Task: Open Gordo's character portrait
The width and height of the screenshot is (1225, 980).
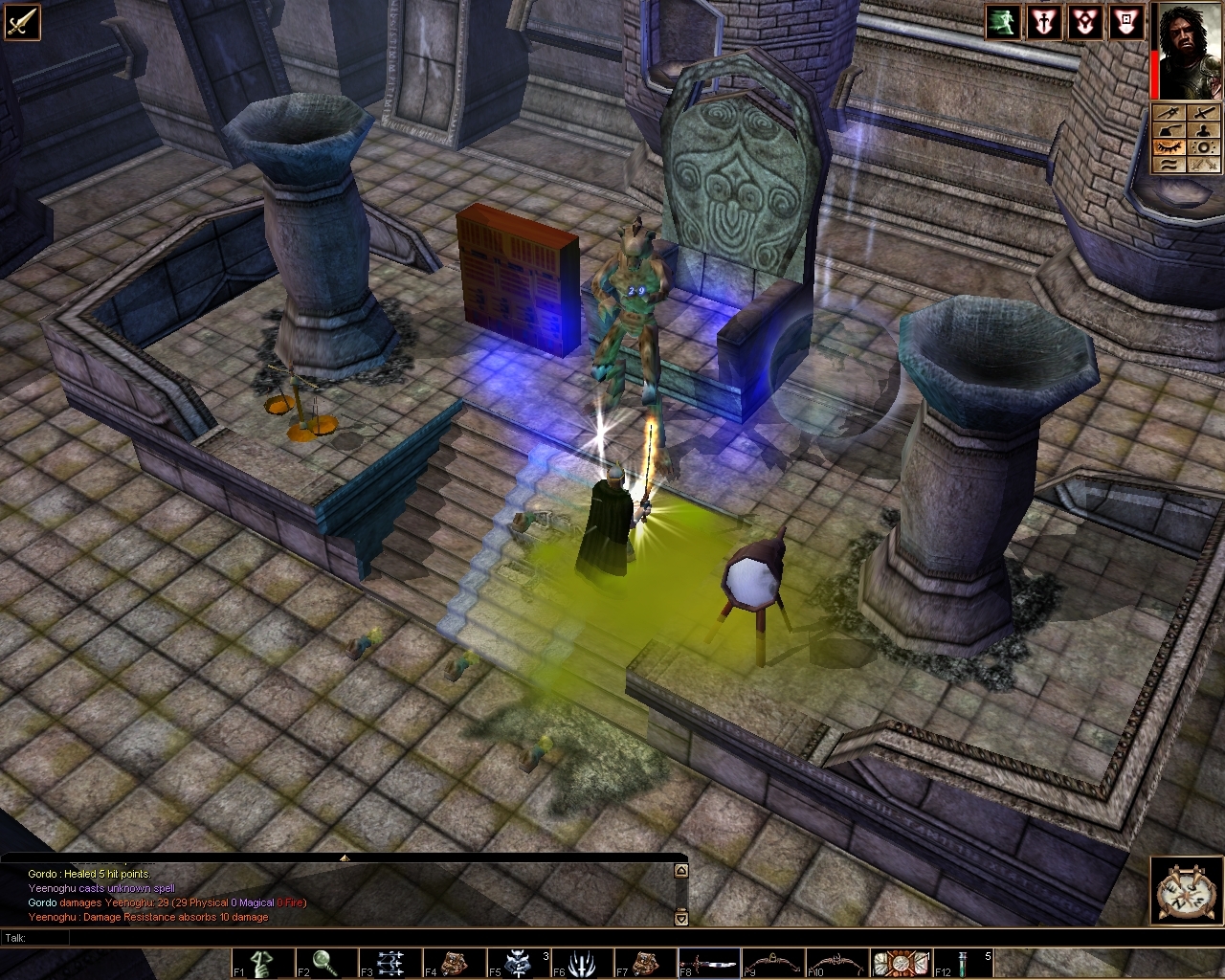Action: click(x=1190, y=50)
